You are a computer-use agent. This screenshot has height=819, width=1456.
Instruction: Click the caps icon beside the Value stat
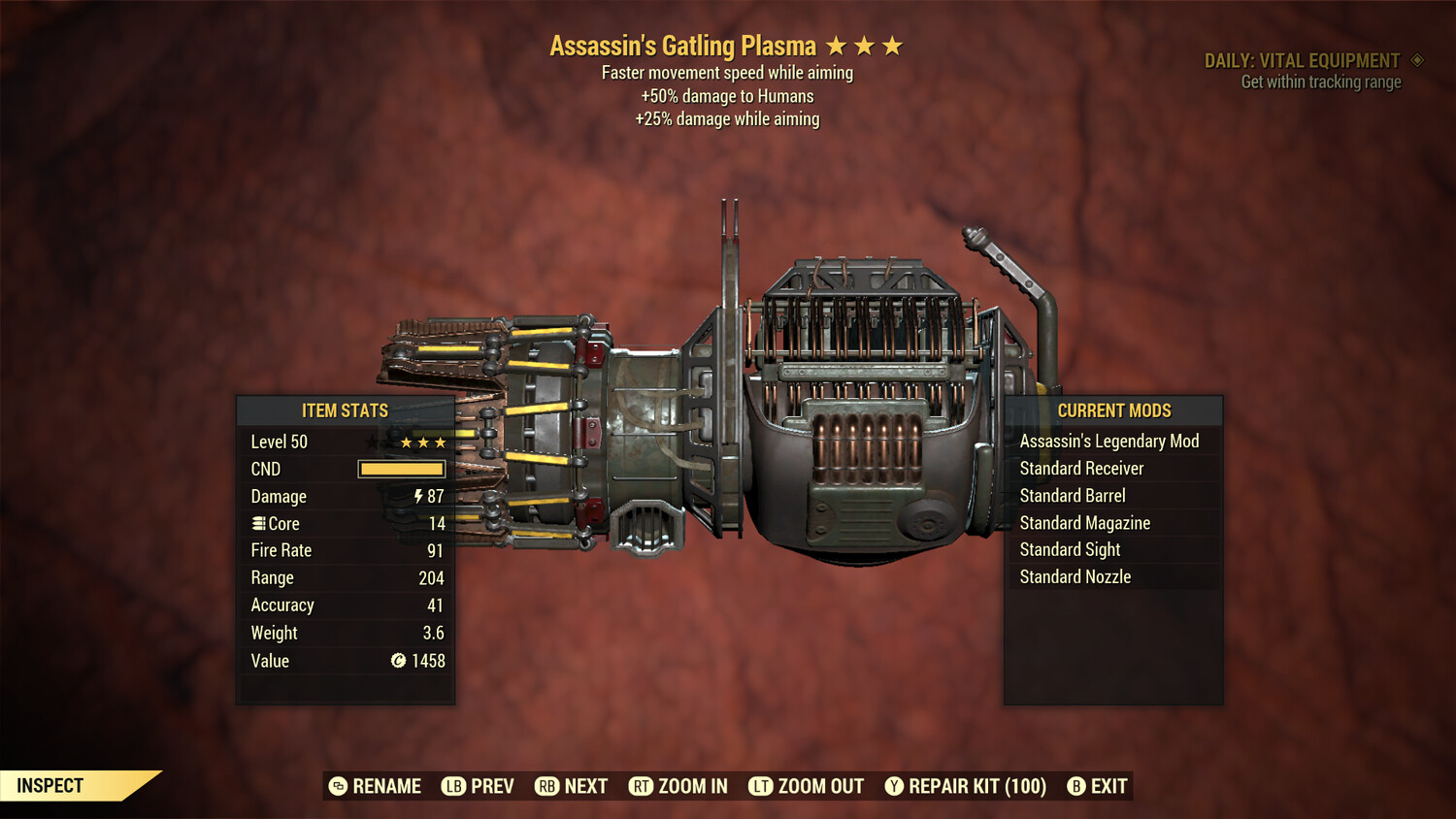396,661
